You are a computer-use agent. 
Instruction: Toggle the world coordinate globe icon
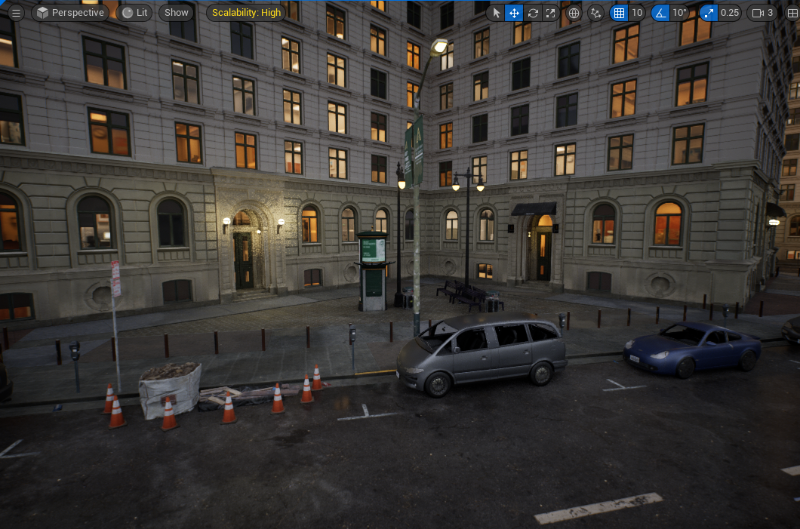pyautogui.click(x=574, y=13)
